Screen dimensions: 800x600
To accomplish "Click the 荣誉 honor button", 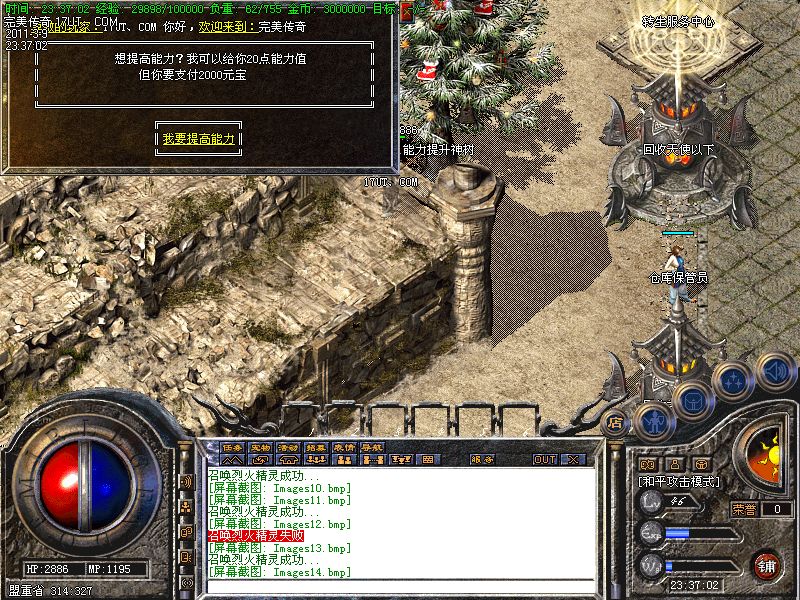I will click(x=744, y=509).
